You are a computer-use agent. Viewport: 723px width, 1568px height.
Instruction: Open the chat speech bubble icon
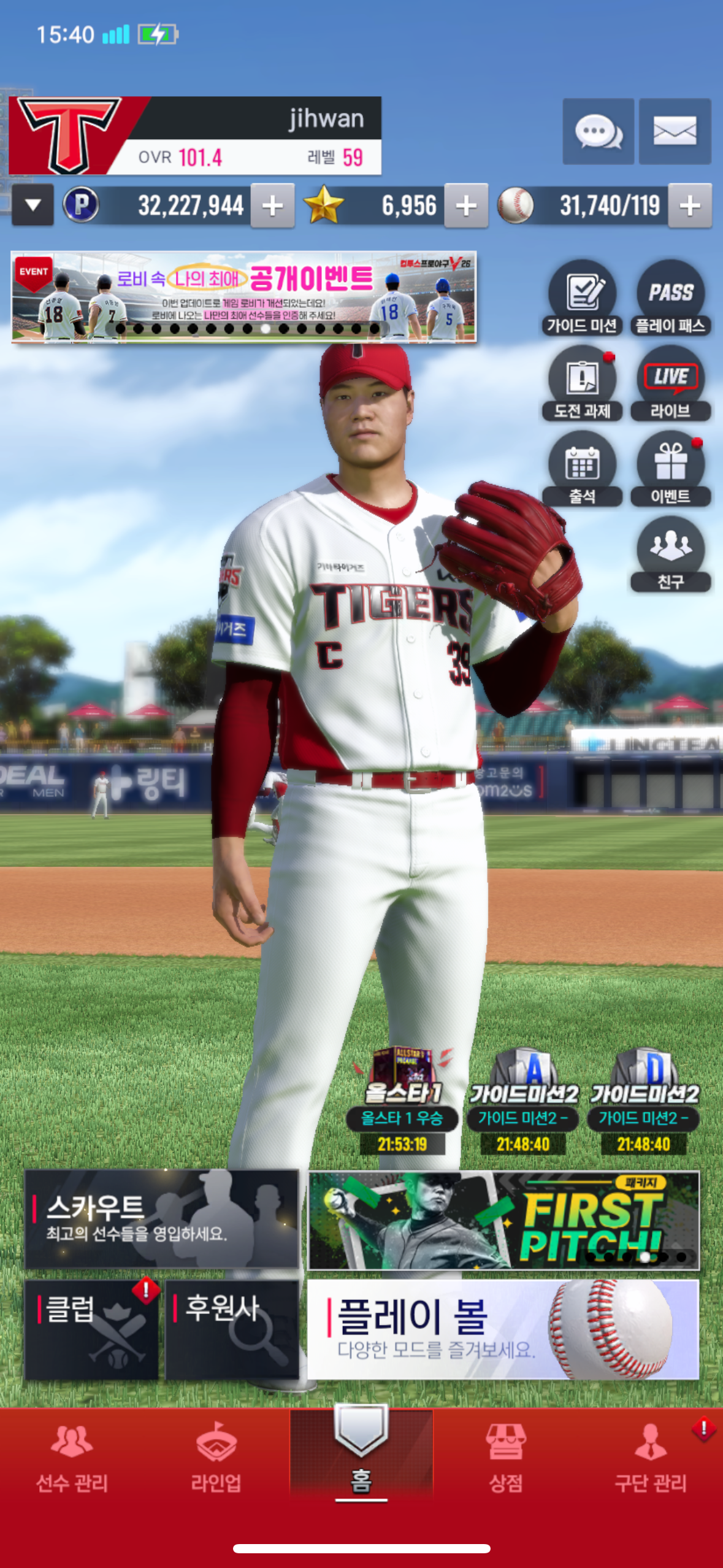coord(598,131)
